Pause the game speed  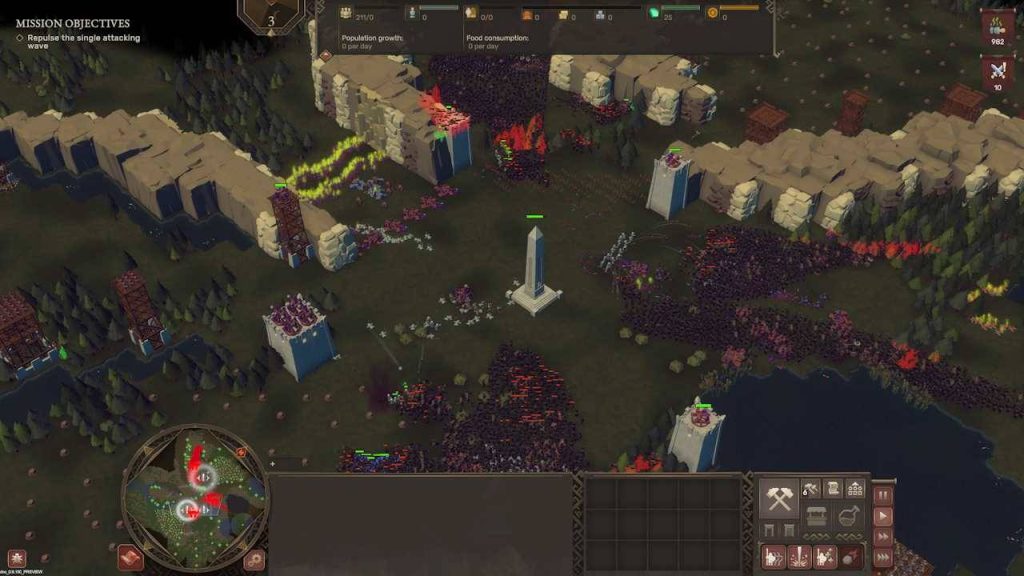click(x=883, y=494)
